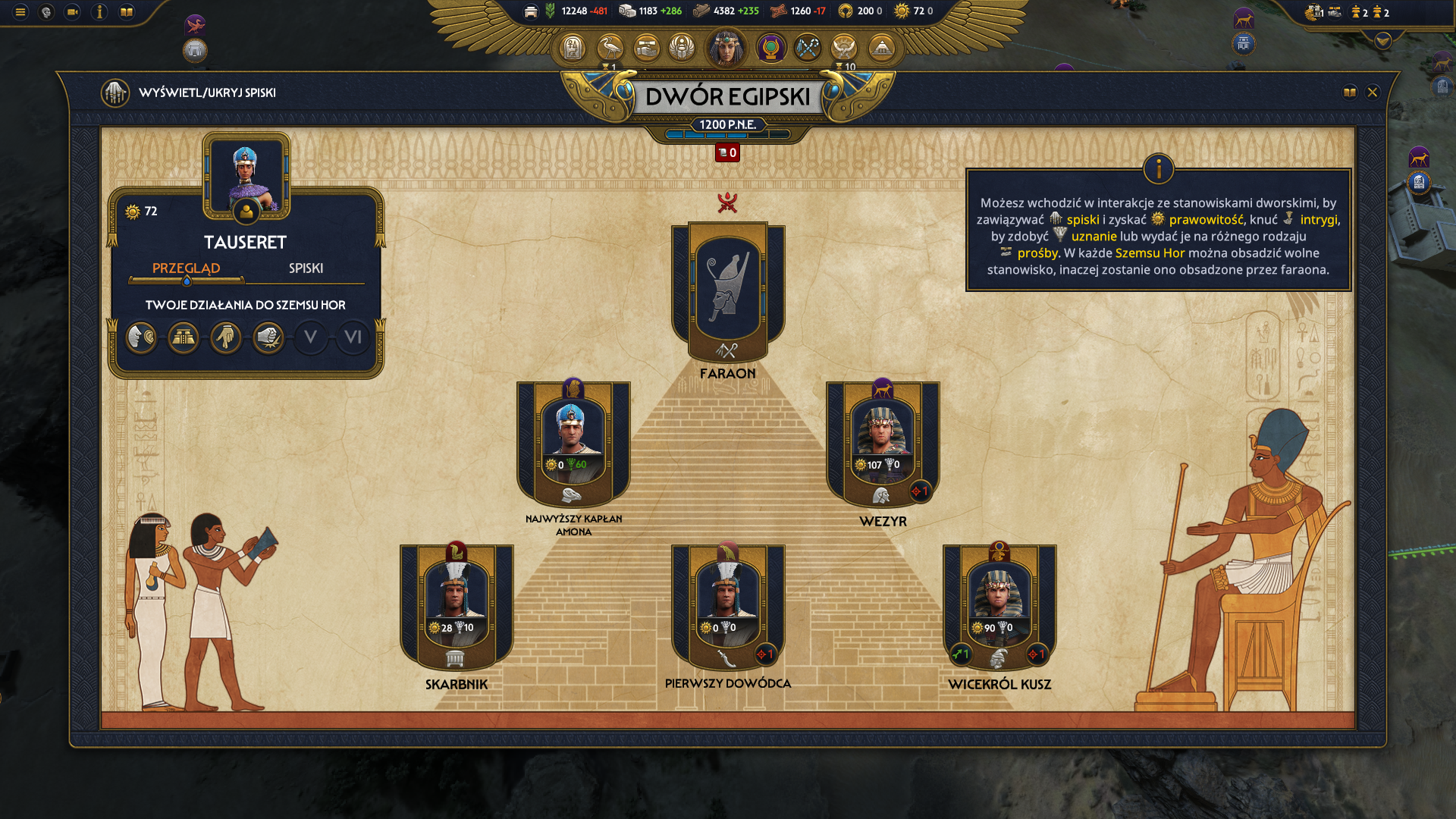Click the stepped pyramid action icon
The height and width of the screenshot is (819, 1456).
tap(184, 337)
